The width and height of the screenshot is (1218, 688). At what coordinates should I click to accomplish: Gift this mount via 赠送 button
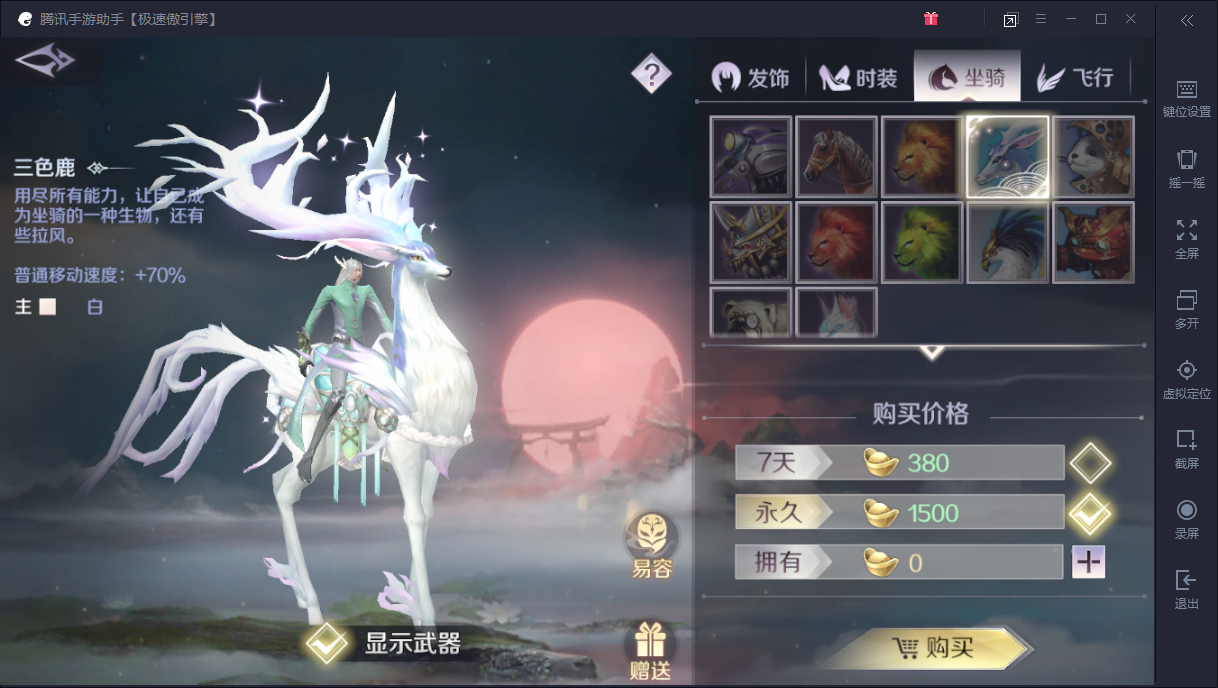[651, 651]
